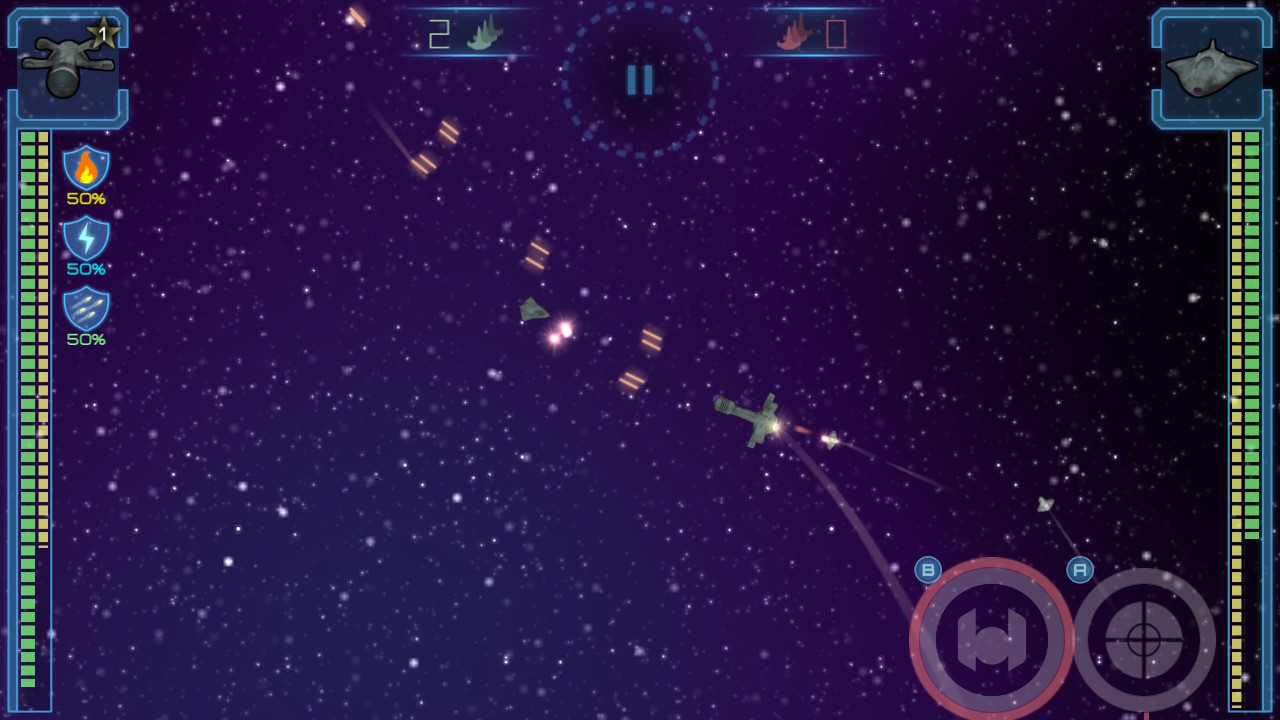
Task: Select the lightning shield power-up icon
Action: pos(88,240)
